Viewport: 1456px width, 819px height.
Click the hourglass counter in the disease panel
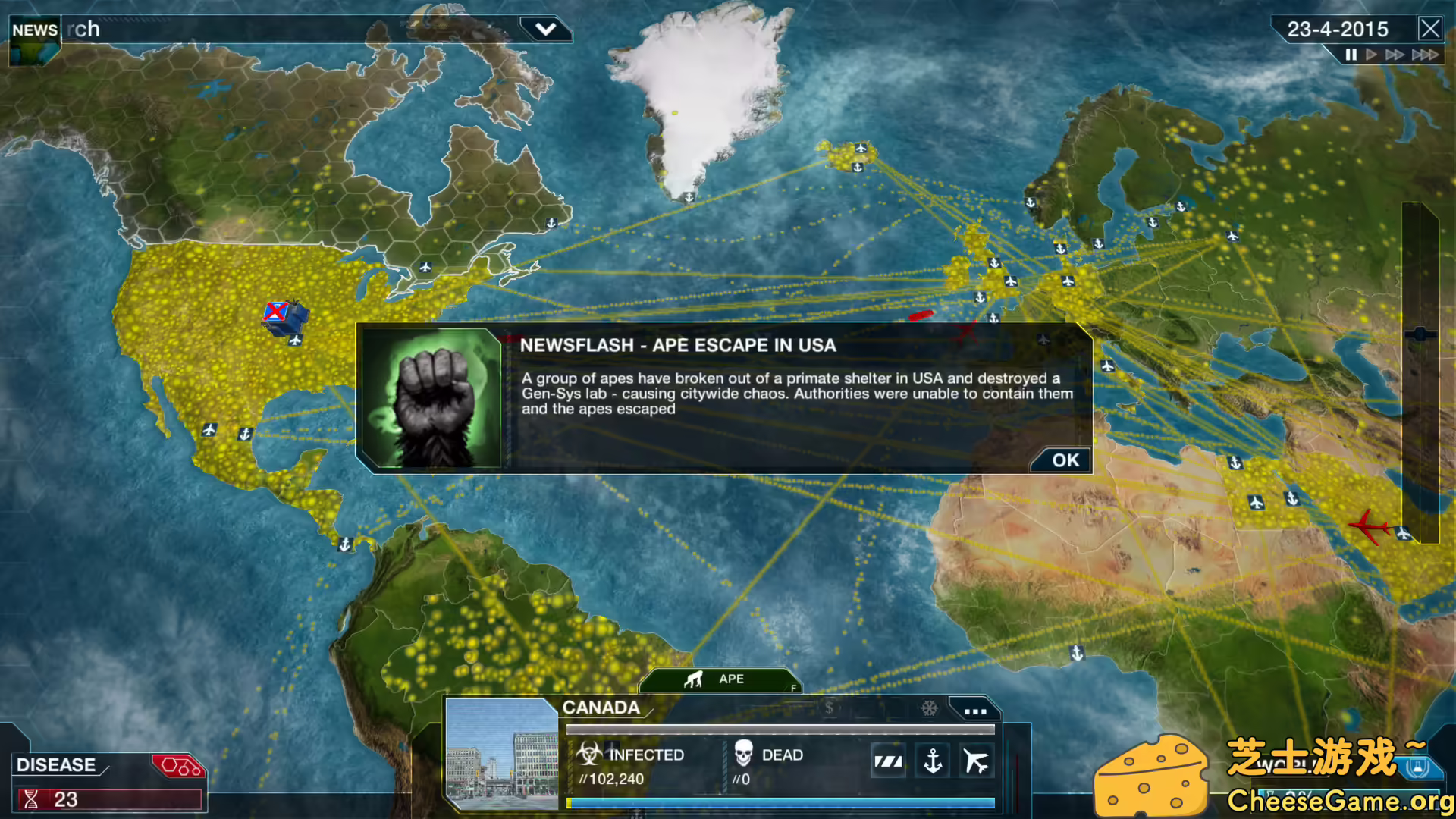click(30, 799)
